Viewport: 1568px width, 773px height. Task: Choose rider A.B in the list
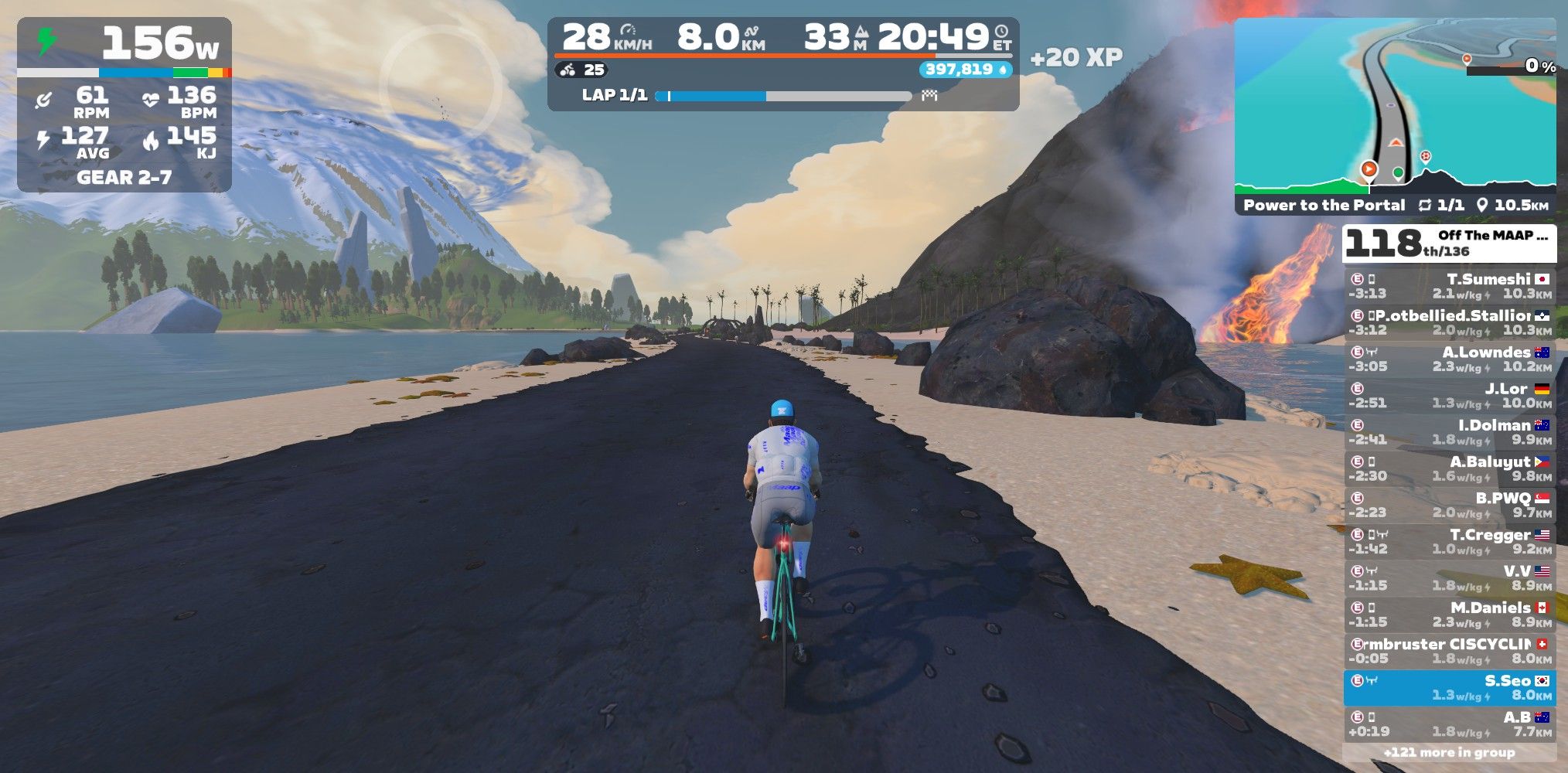tap(1449, 724)
